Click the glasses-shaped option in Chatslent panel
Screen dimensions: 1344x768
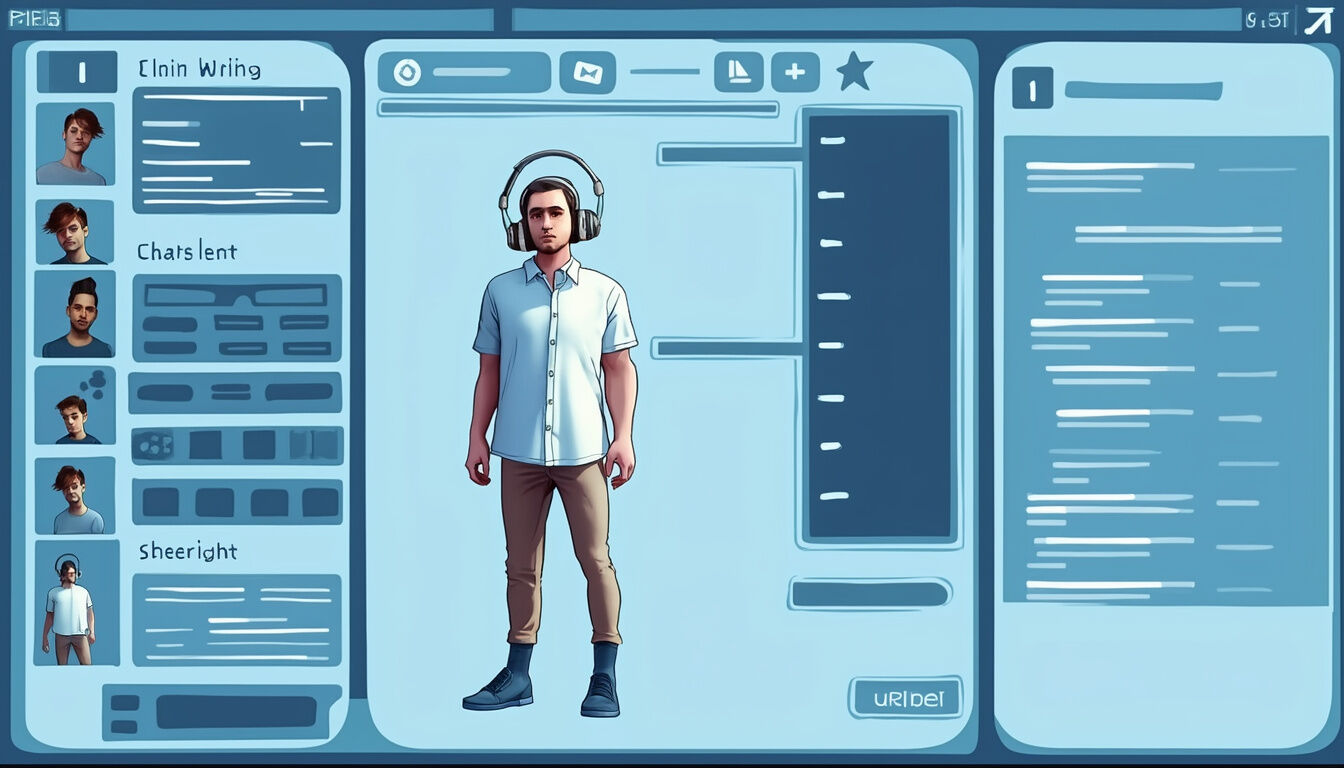(x=236, y=296)
